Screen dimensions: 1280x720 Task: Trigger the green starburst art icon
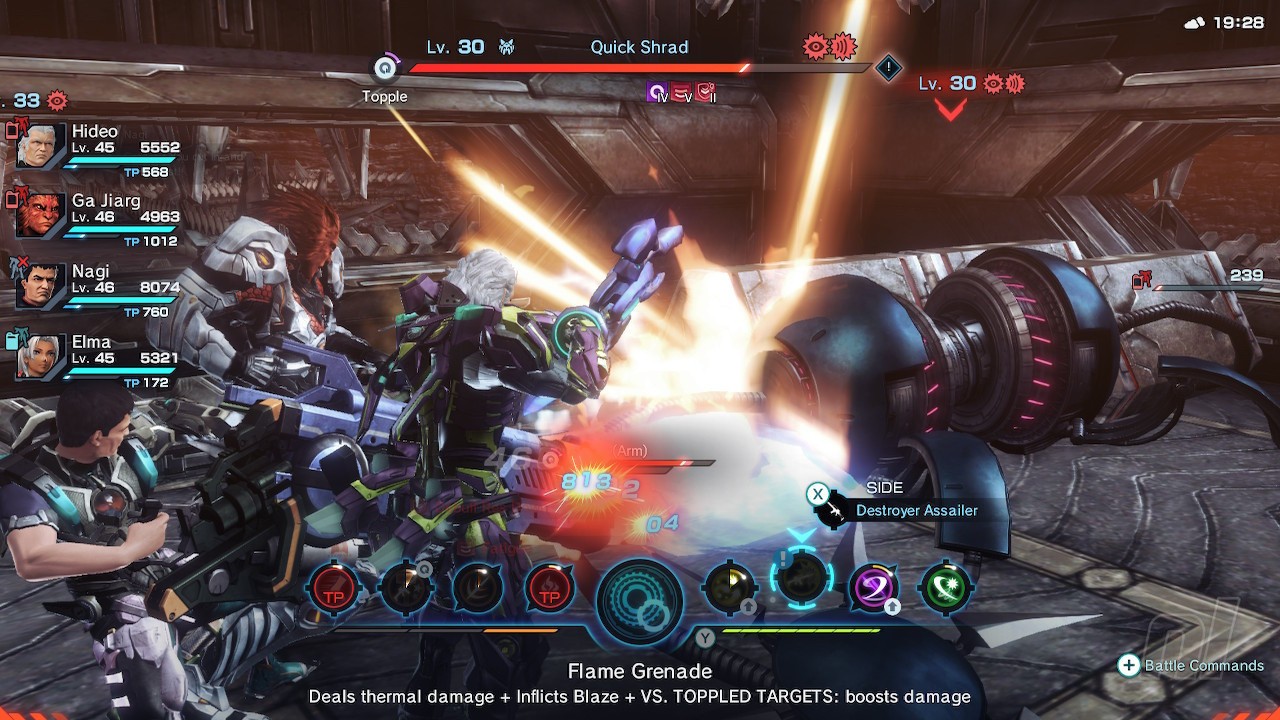945,586
